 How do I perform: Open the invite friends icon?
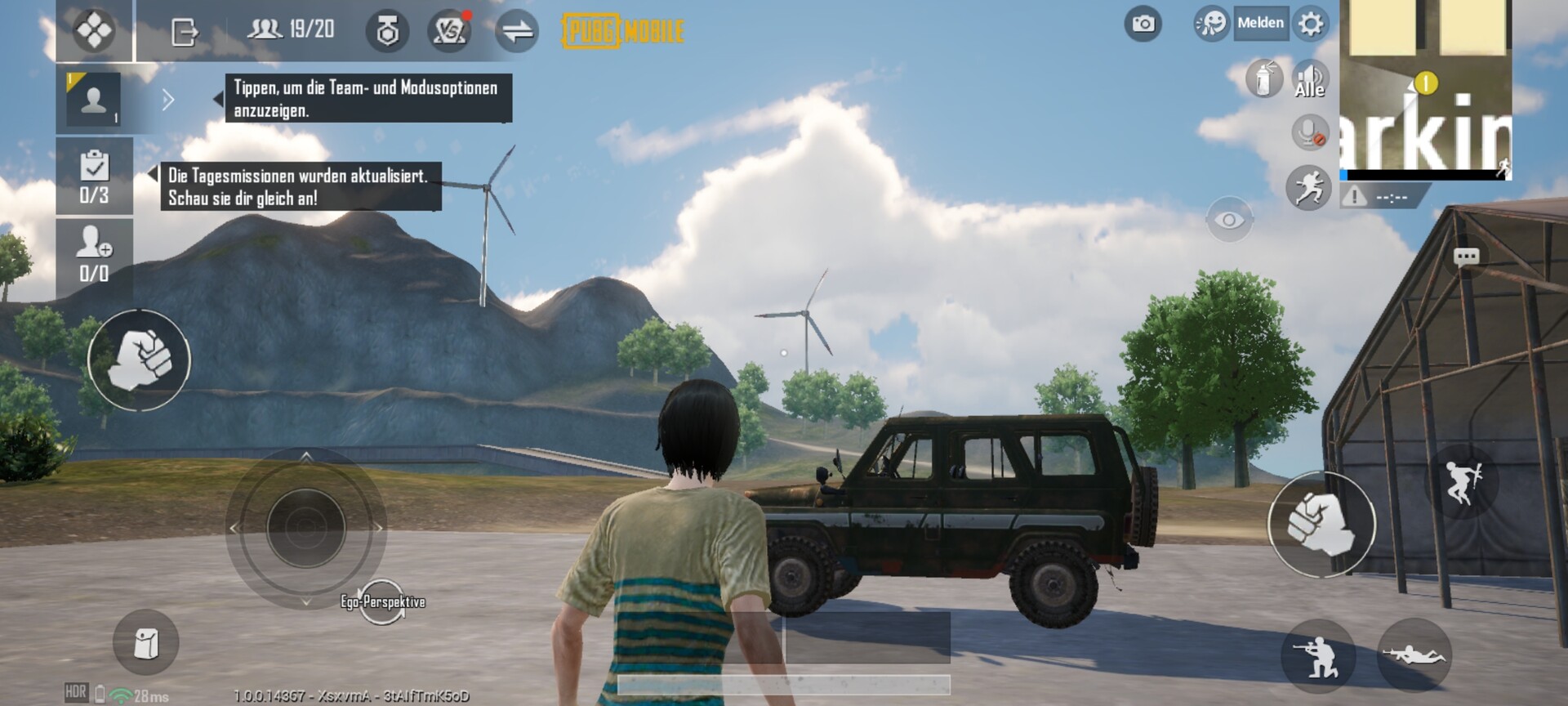(94, 254)
